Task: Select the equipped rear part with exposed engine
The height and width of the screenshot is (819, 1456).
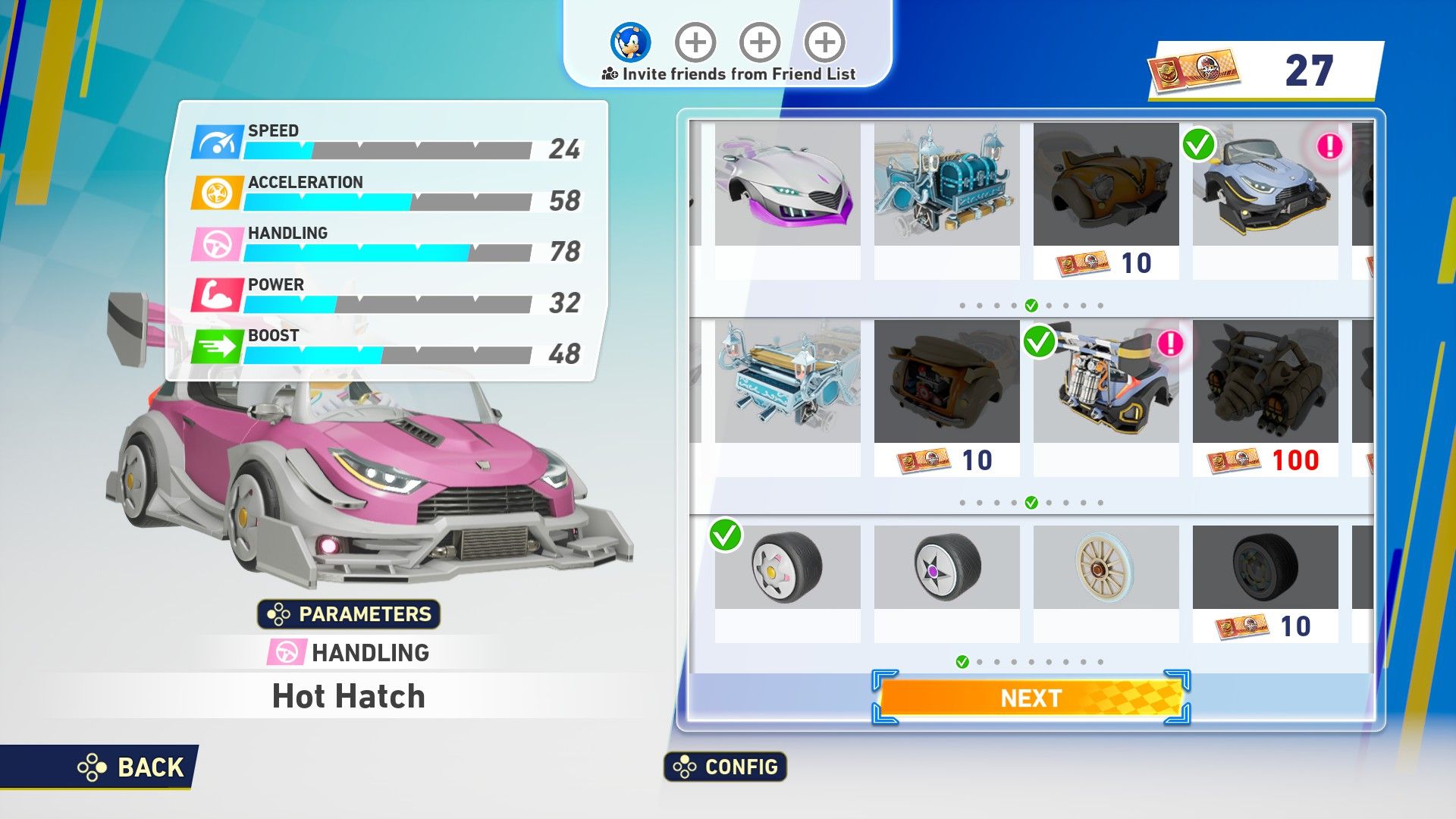Action: tap(1106, 382)
